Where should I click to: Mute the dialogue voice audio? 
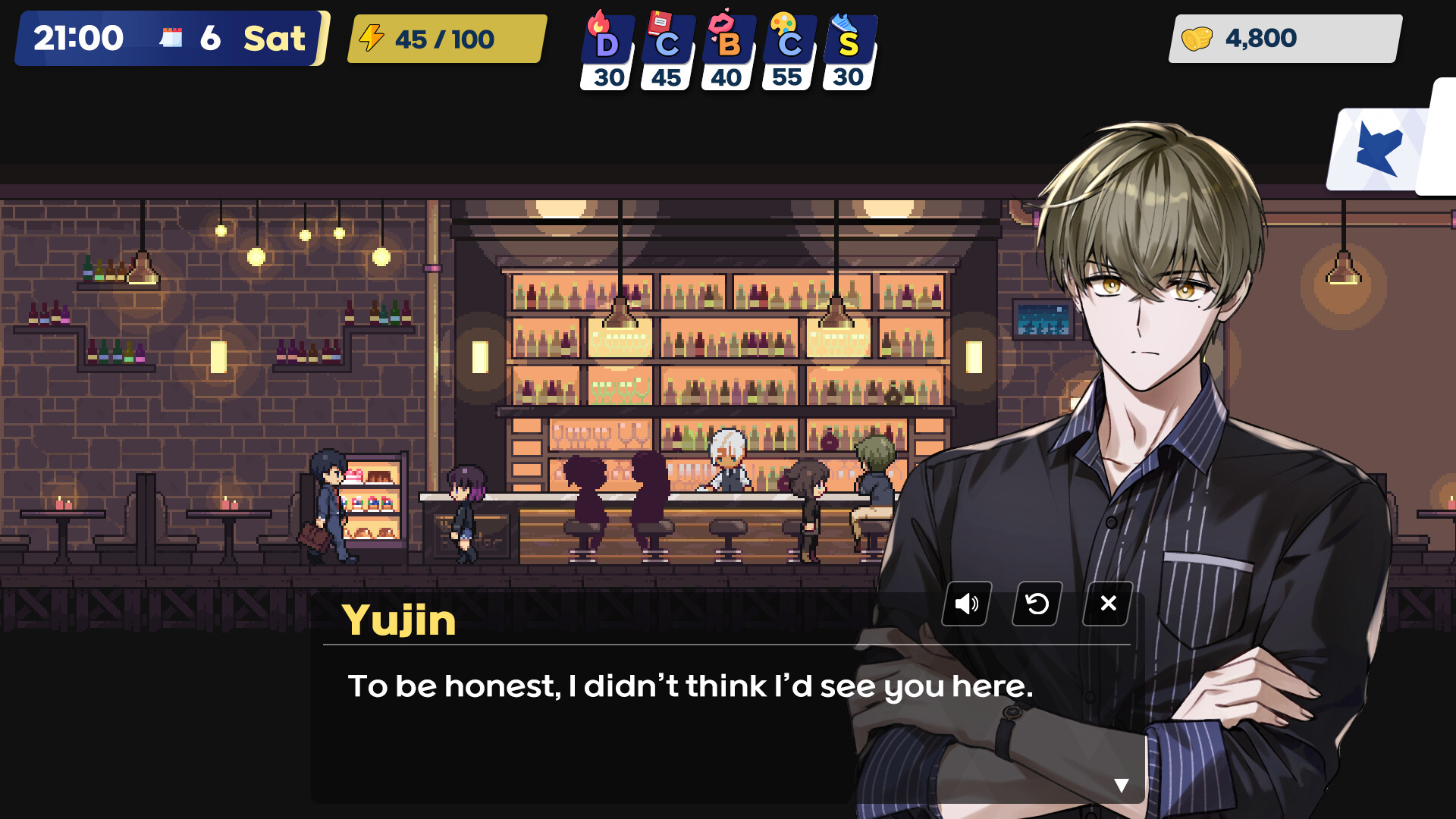[x=965, y=603]
